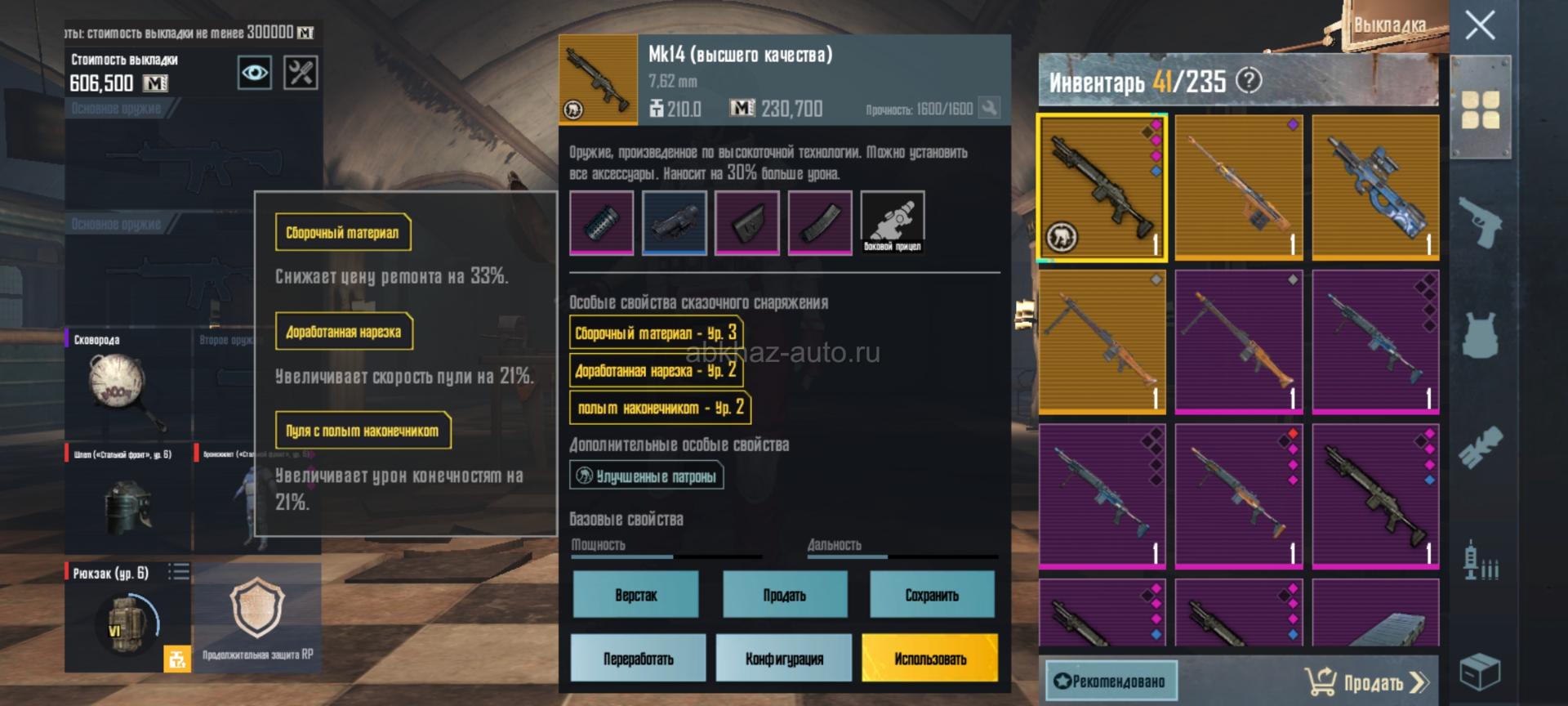The image size is (1568, 706).
Task: Switch to the body armor category
Action: click(x=1480, y=335)
